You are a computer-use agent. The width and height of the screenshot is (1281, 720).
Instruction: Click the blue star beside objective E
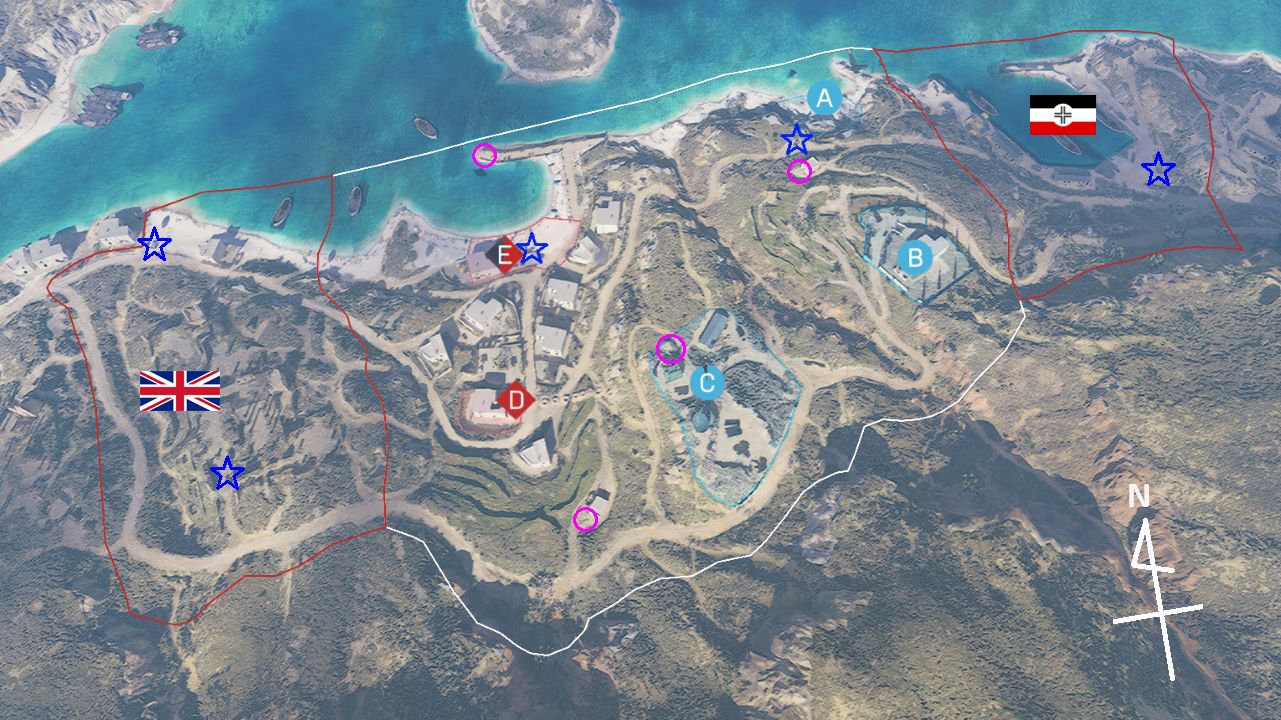(532, 248)
